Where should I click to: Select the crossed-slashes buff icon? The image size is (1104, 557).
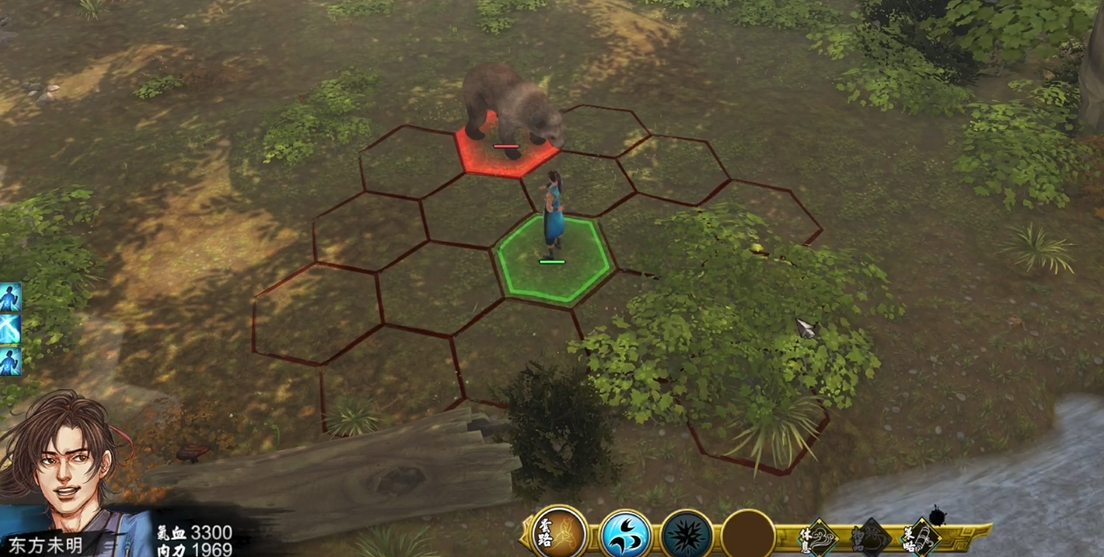point(10,328)
